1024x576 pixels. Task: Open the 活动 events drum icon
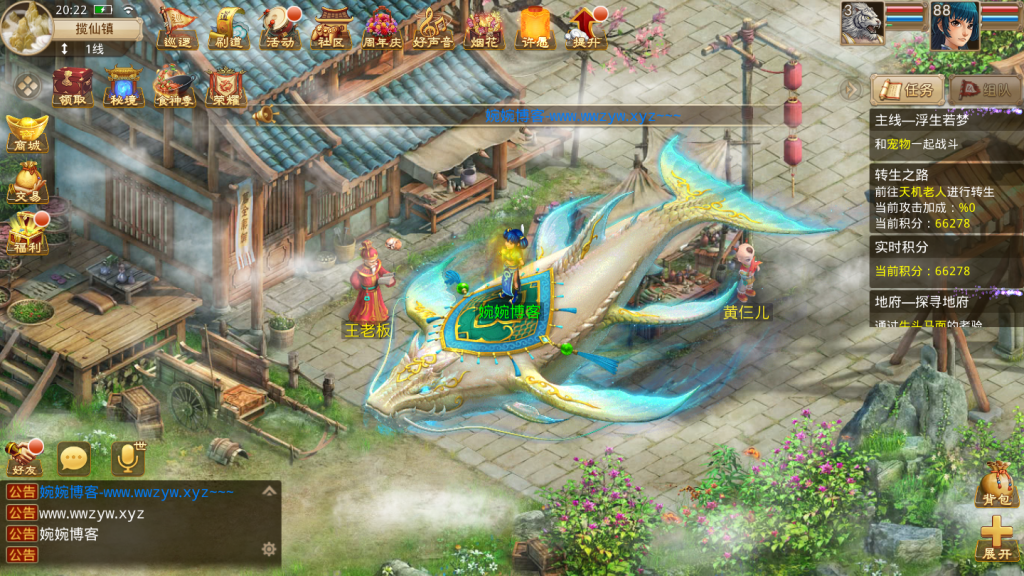[x=280, y=27]
